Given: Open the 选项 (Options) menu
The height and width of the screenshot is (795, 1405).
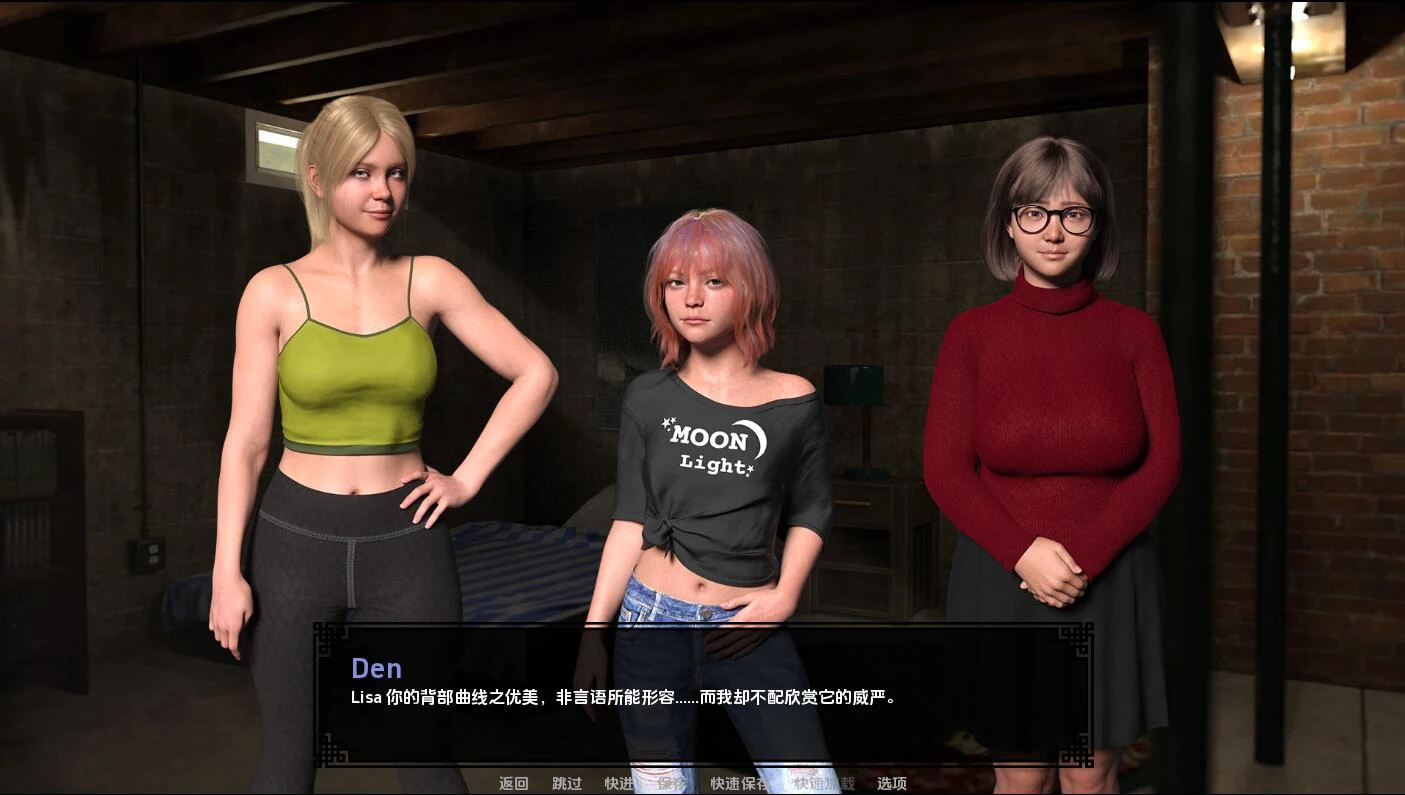Looking at the screenshot, I should click(893, 783).
